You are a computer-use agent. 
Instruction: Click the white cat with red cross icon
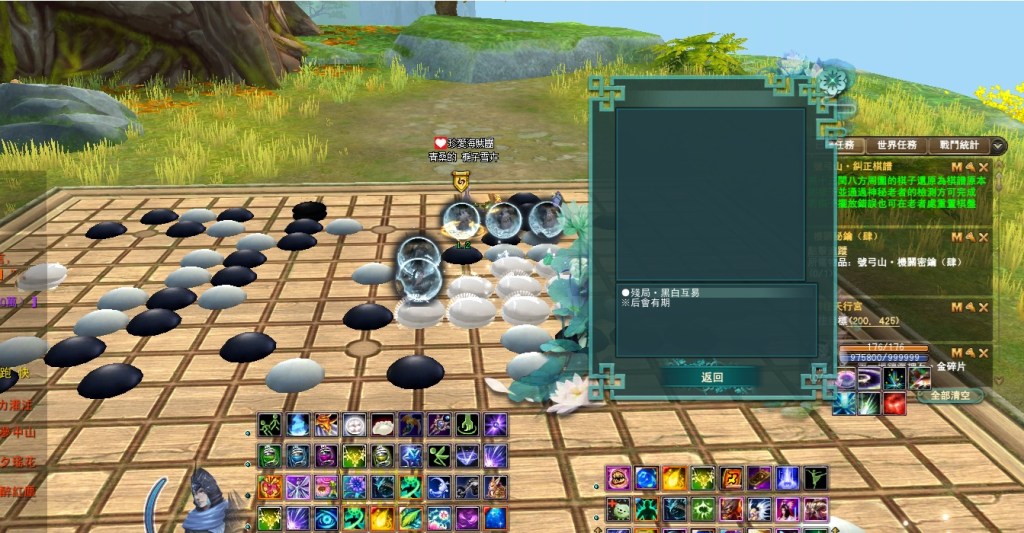click(x=619, y=510)
